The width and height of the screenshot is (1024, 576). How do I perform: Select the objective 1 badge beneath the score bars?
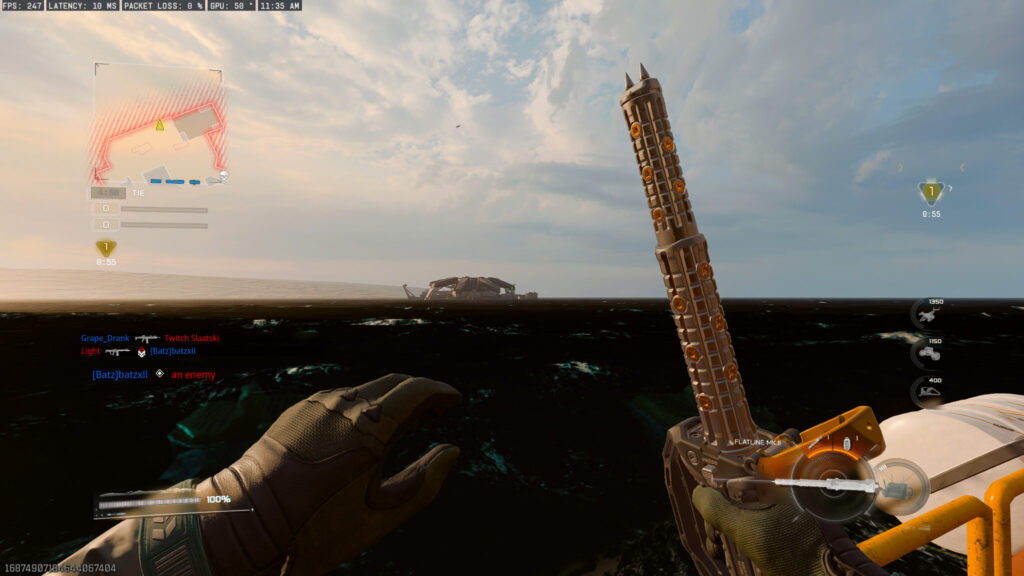(x=105, y=248)
